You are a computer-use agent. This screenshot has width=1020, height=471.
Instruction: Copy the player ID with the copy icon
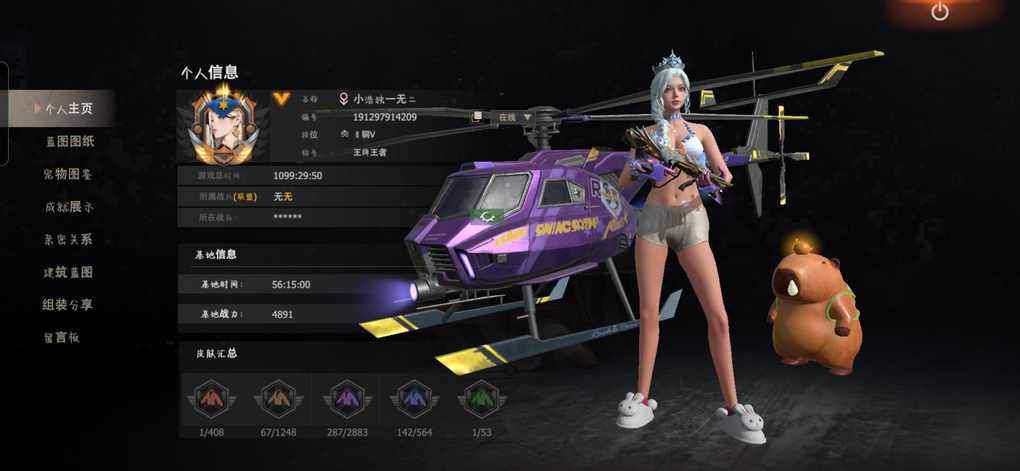coord(476,117)
